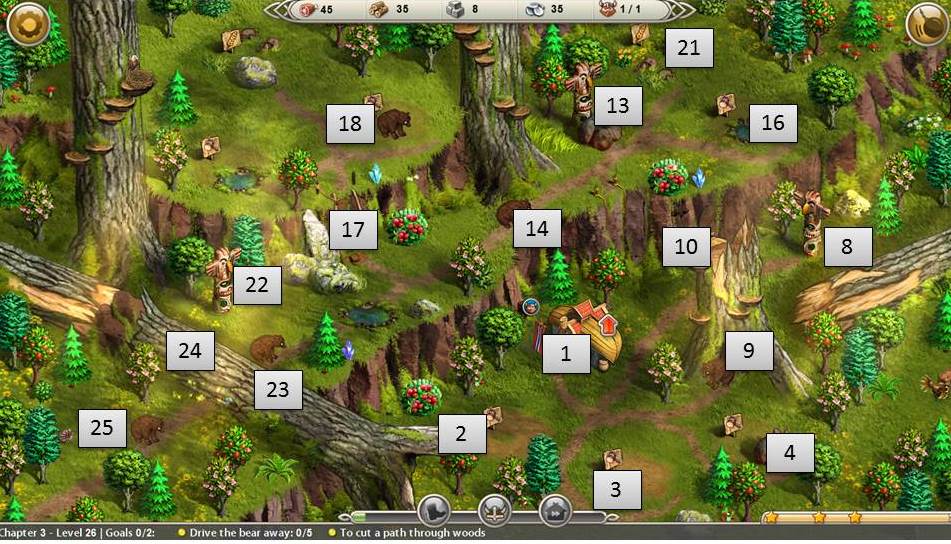Click the red upgrade arrow on the hut
This screenshot has height=544, width=951.
605,324
